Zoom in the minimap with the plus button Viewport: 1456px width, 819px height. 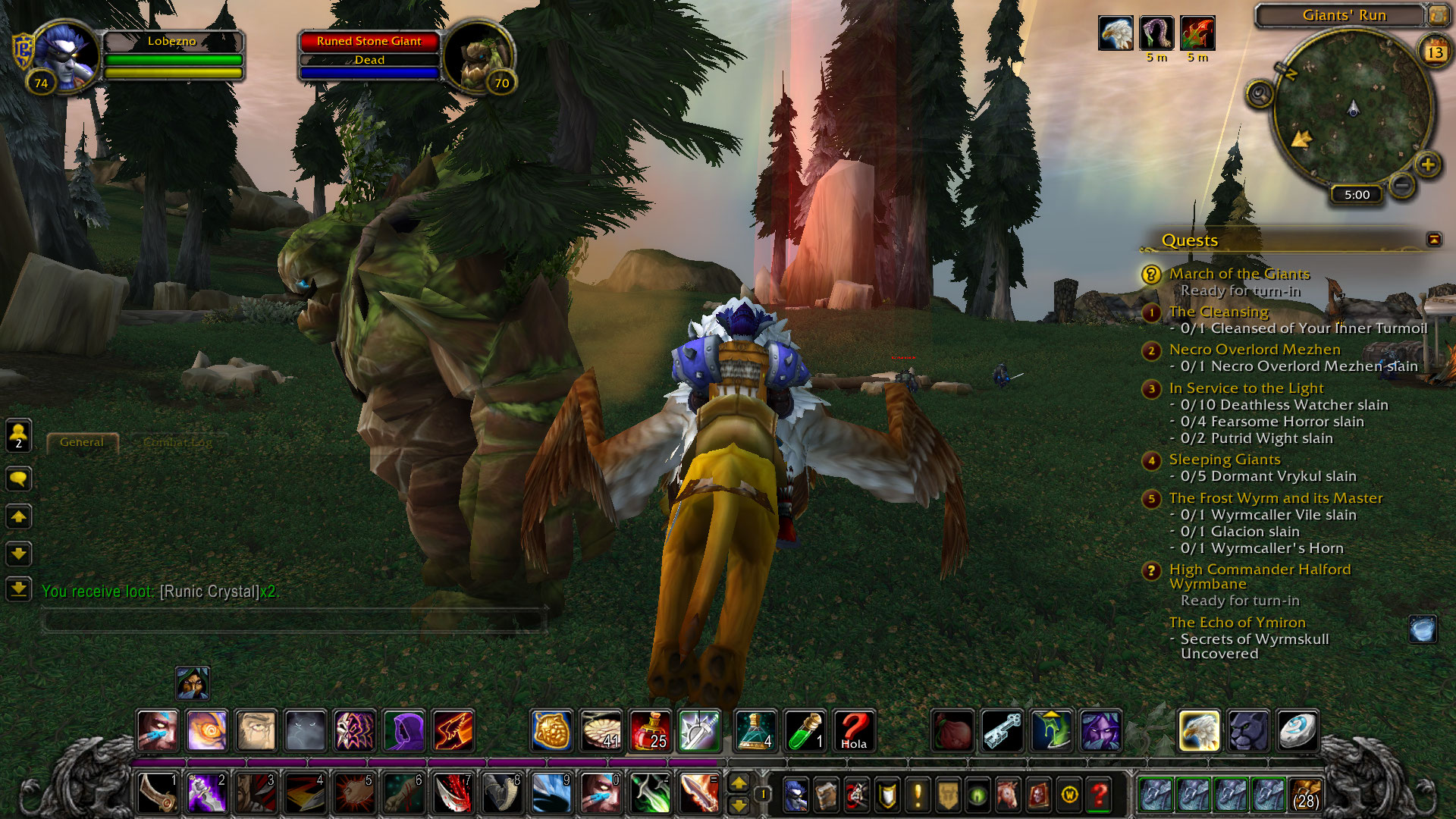click(x=1428, y=165)
